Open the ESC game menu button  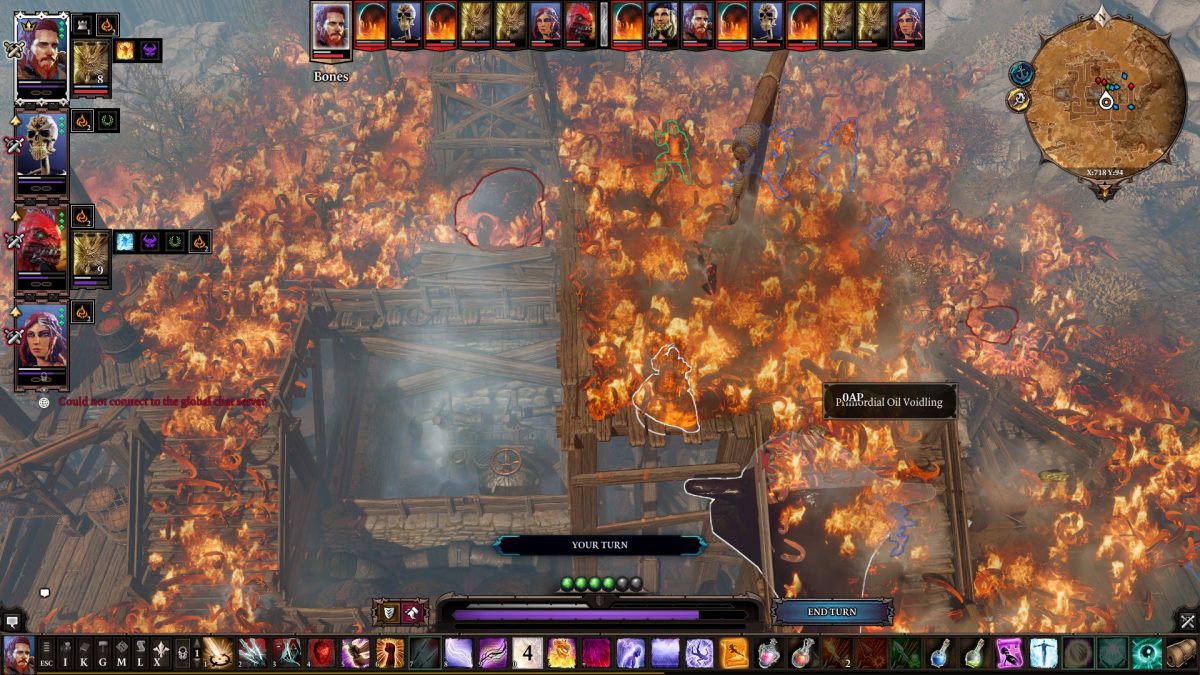(x=47, y=654)
